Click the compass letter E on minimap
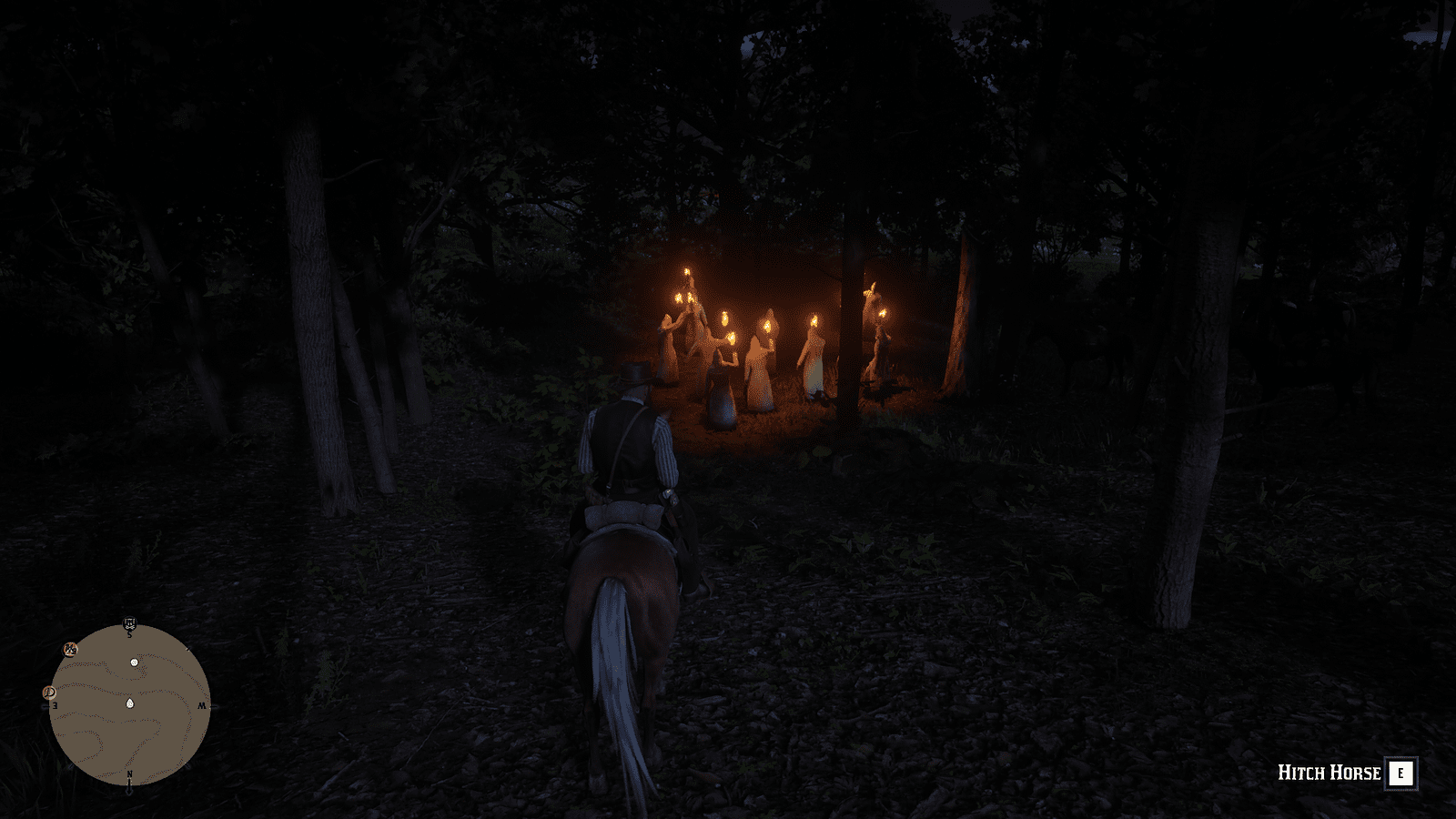This screenshot has width=1456, height=819. [x=55, y=705]
